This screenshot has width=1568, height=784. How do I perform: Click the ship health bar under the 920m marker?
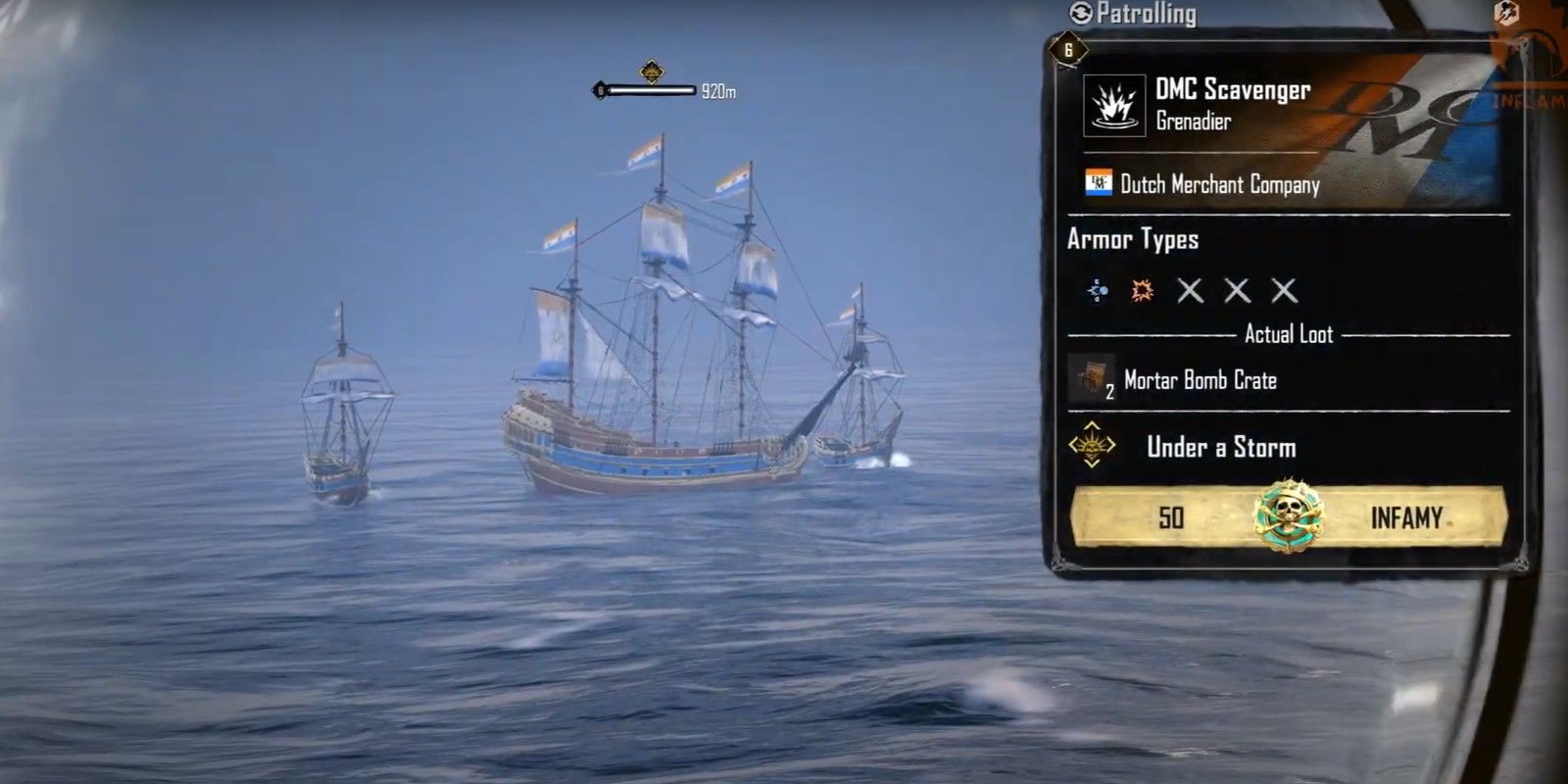647,88
